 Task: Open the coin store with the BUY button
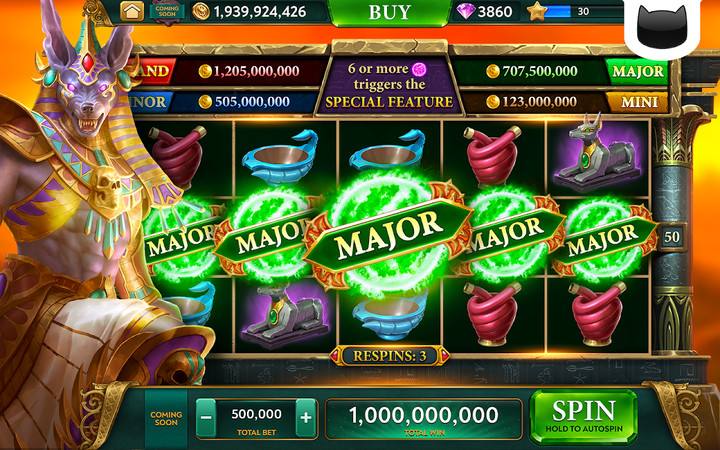pyautogui.click(x=389, y=12)
